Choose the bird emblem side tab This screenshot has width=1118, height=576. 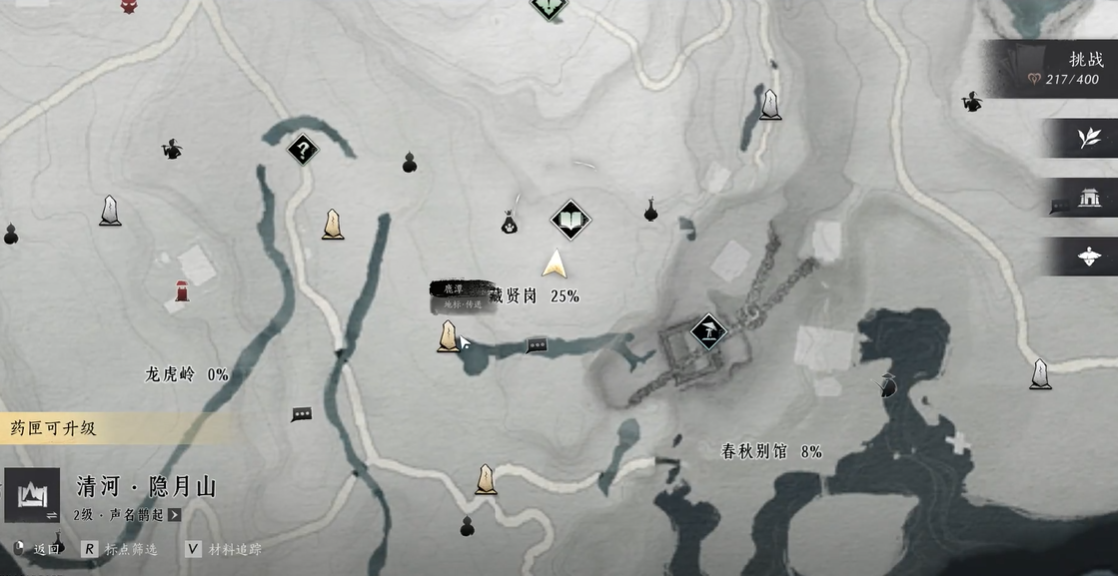(1088, 256)
